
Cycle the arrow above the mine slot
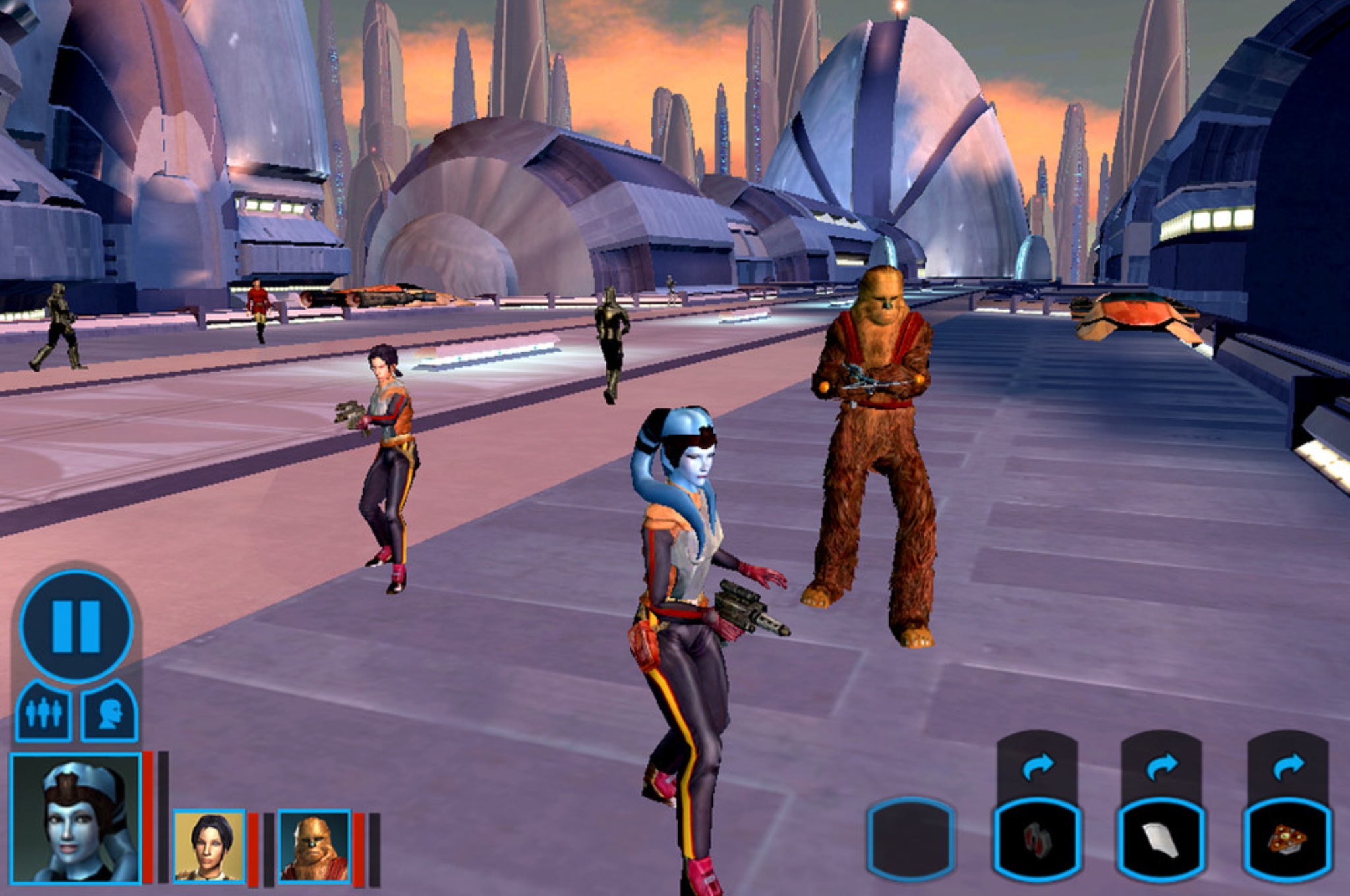1288,766
